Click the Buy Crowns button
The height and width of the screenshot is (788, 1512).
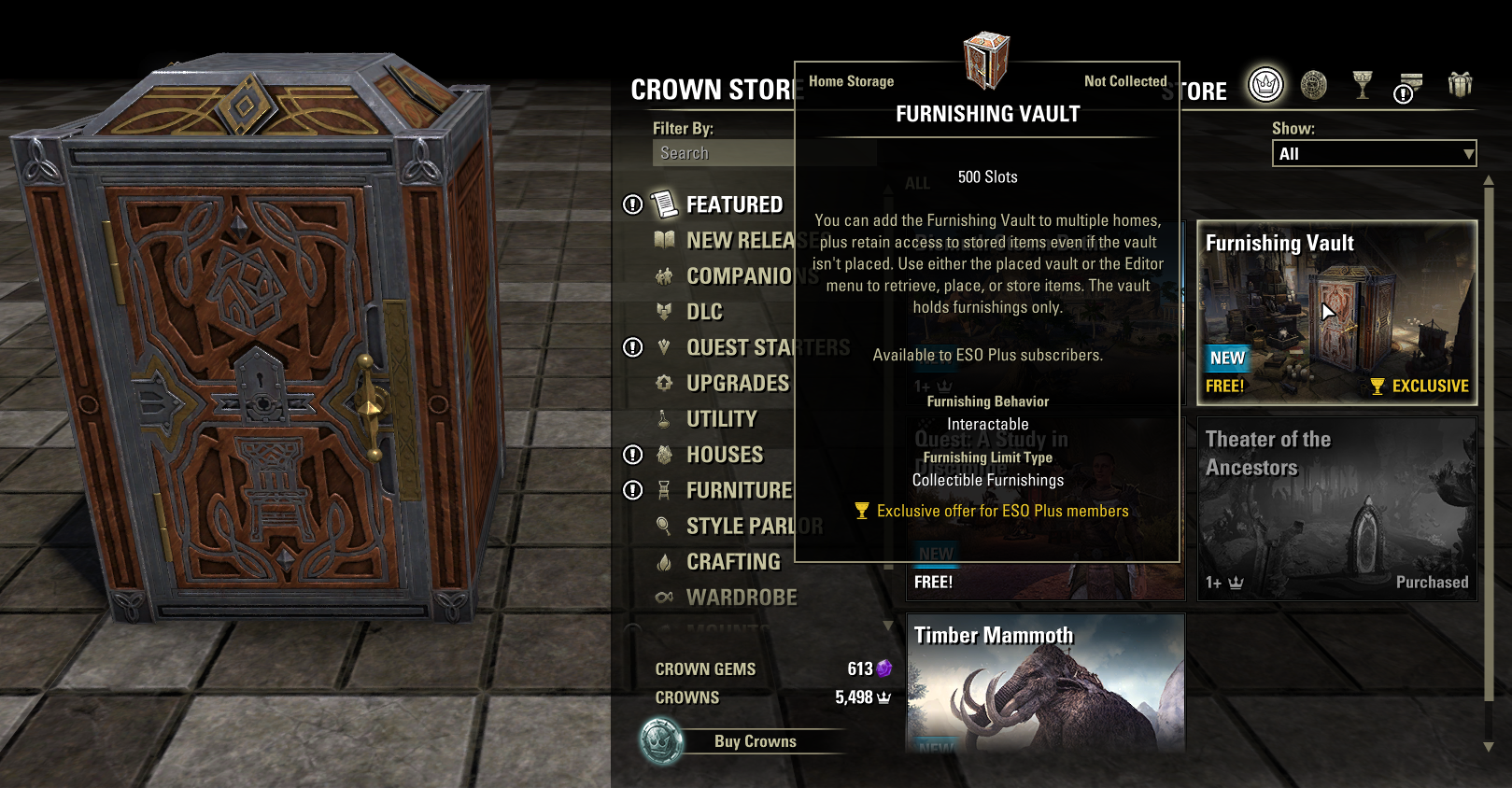click(x=755, y=741)
